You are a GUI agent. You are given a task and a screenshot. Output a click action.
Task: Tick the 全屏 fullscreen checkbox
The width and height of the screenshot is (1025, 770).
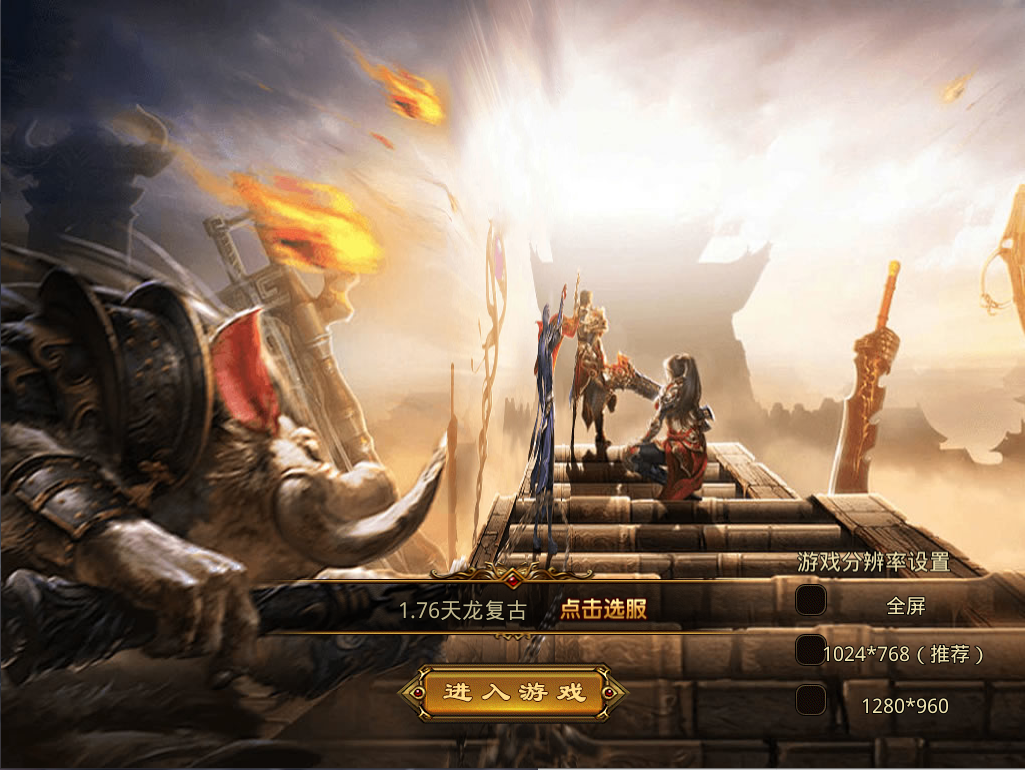point(811,600)
